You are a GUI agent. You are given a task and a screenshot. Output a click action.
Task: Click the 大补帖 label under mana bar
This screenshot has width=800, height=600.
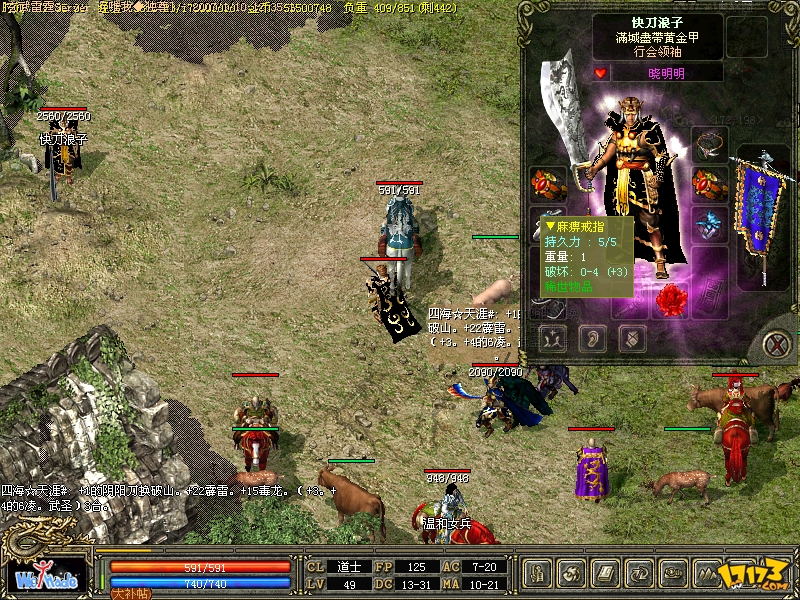pyautogui.click(x=128, y=593)
